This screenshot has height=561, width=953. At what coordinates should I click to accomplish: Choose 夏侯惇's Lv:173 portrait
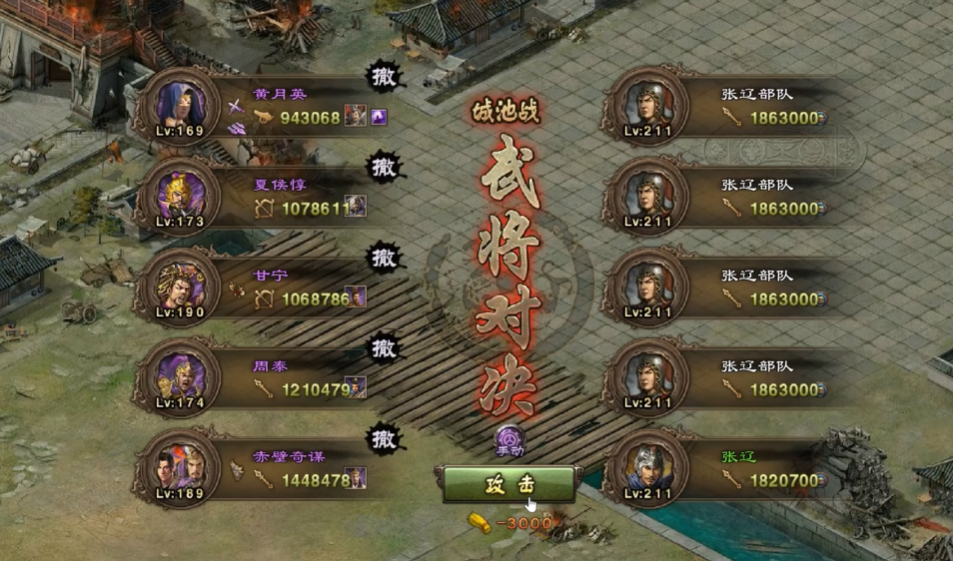[181, 194]
